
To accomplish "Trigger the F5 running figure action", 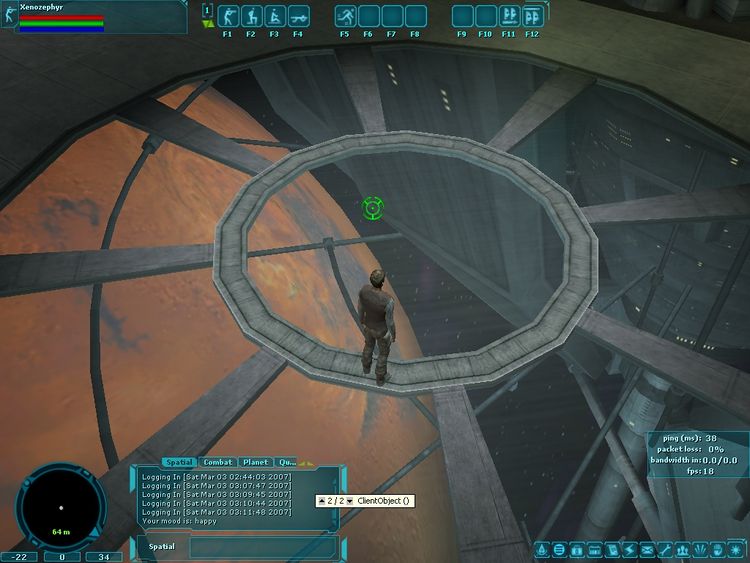I will [x=345, y=16].
